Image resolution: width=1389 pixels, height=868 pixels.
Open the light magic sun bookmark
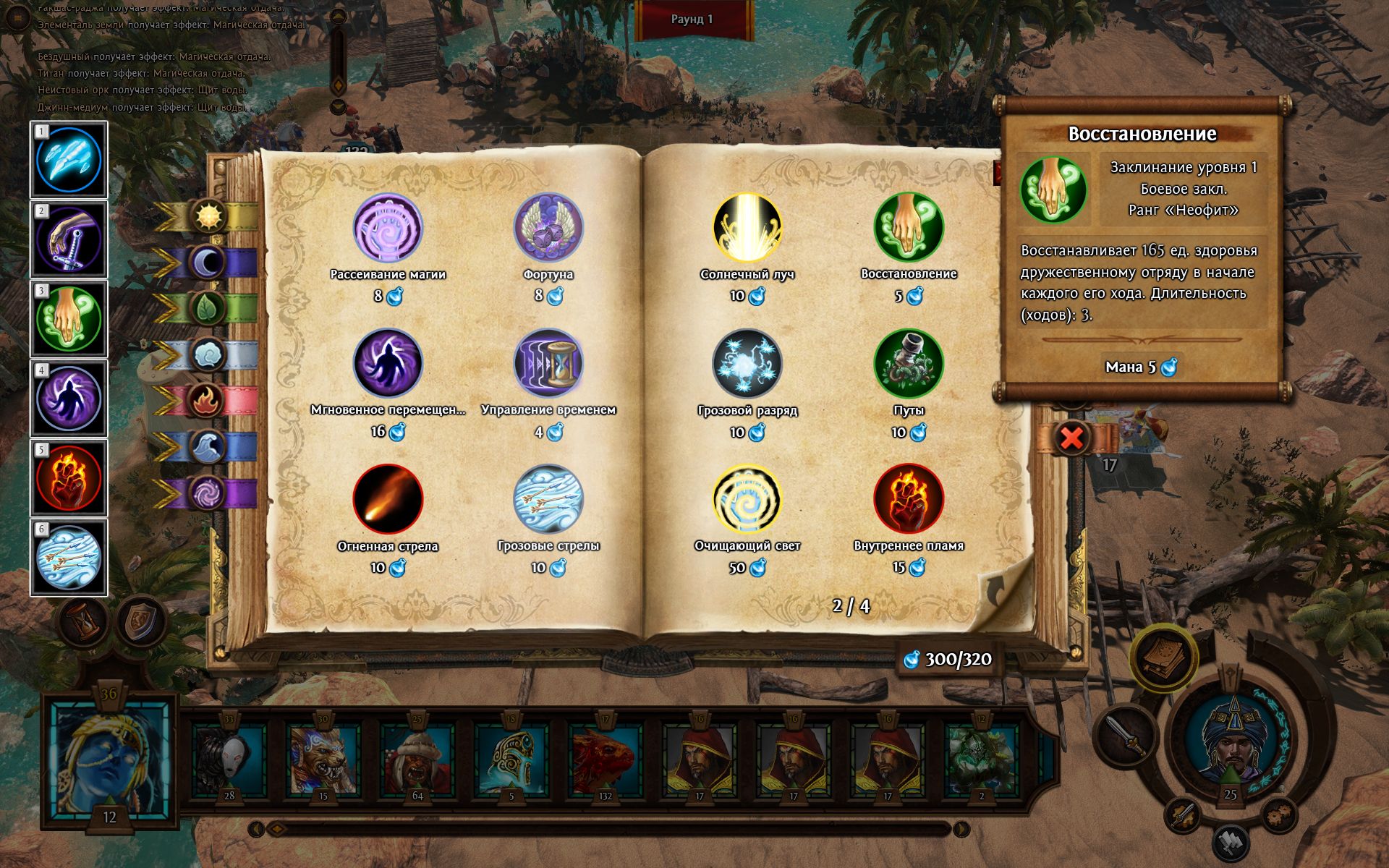pyautogui.click(x=208, y=215)
